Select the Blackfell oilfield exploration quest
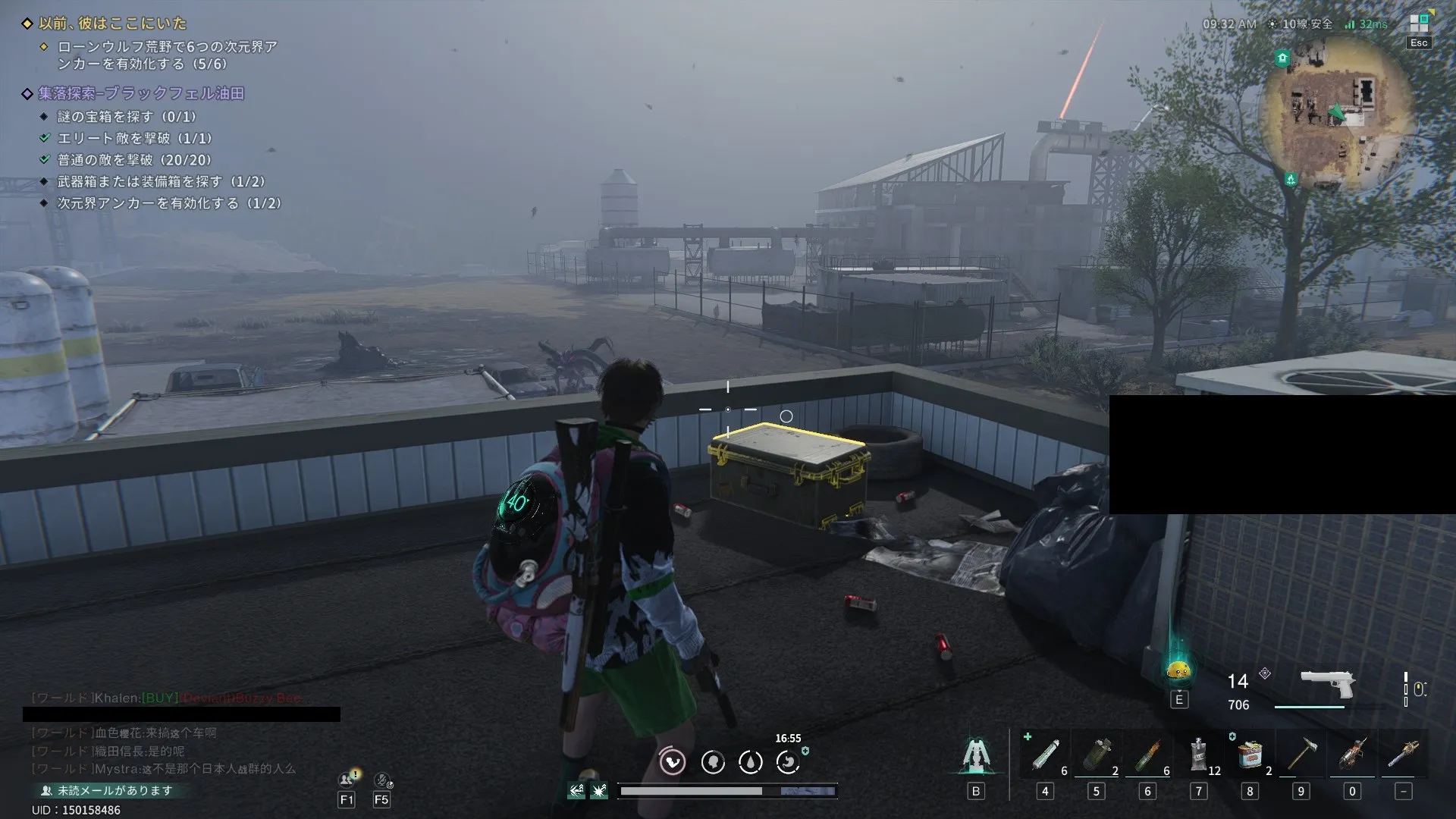 pos(141,93)
